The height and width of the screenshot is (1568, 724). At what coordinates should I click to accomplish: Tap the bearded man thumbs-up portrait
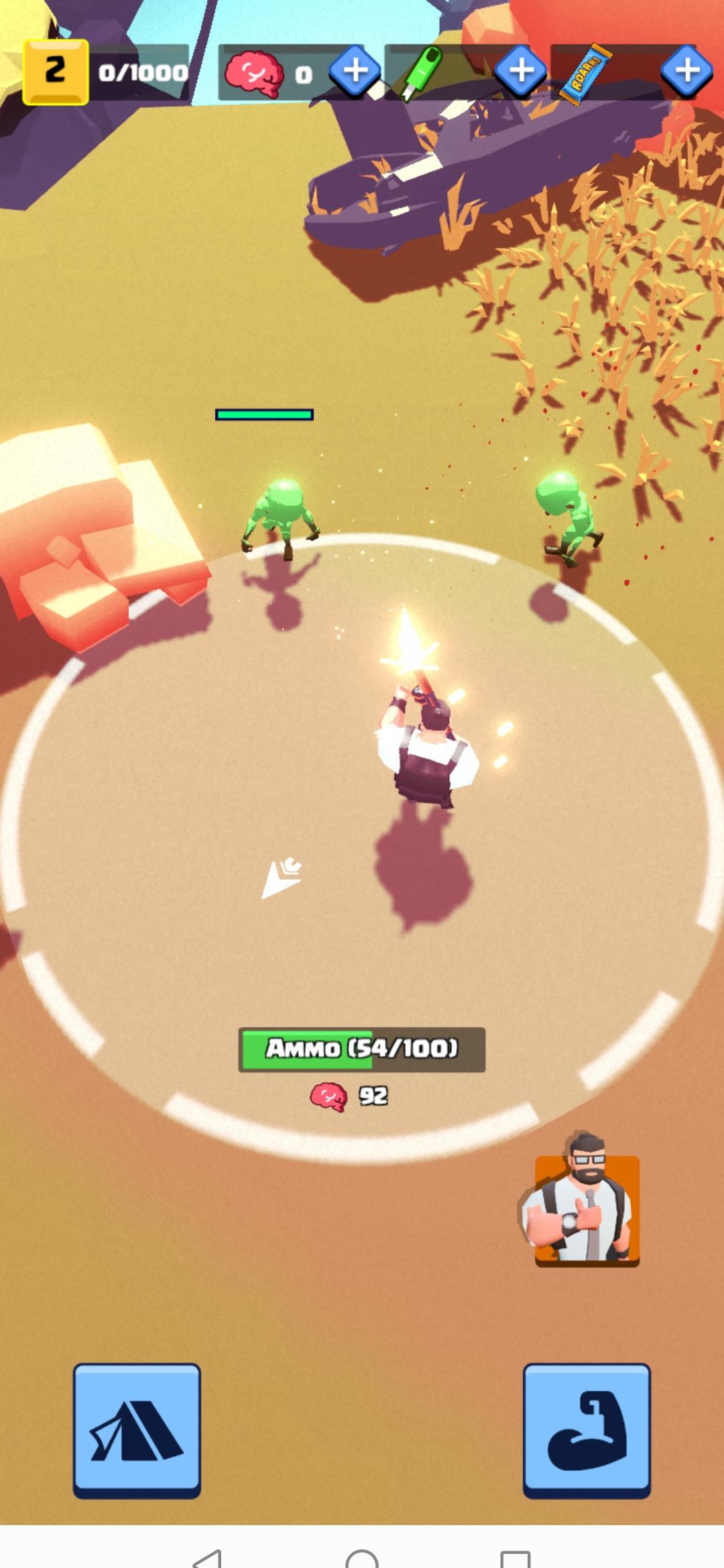click(x=581, y=1202)
